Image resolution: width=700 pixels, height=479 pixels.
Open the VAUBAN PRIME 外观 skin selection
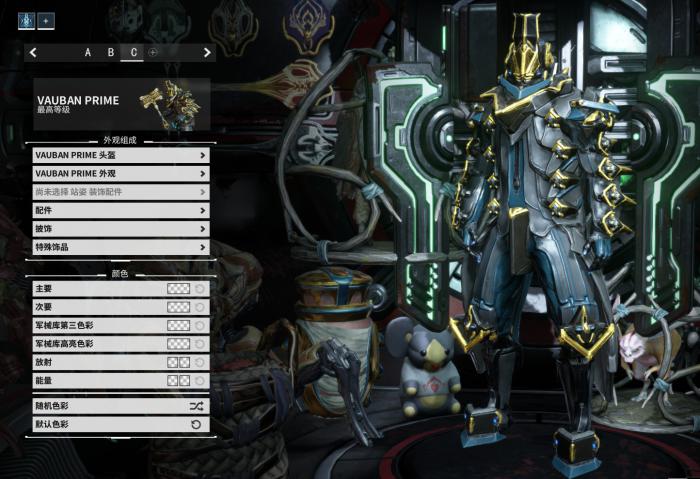pos(121,173)
